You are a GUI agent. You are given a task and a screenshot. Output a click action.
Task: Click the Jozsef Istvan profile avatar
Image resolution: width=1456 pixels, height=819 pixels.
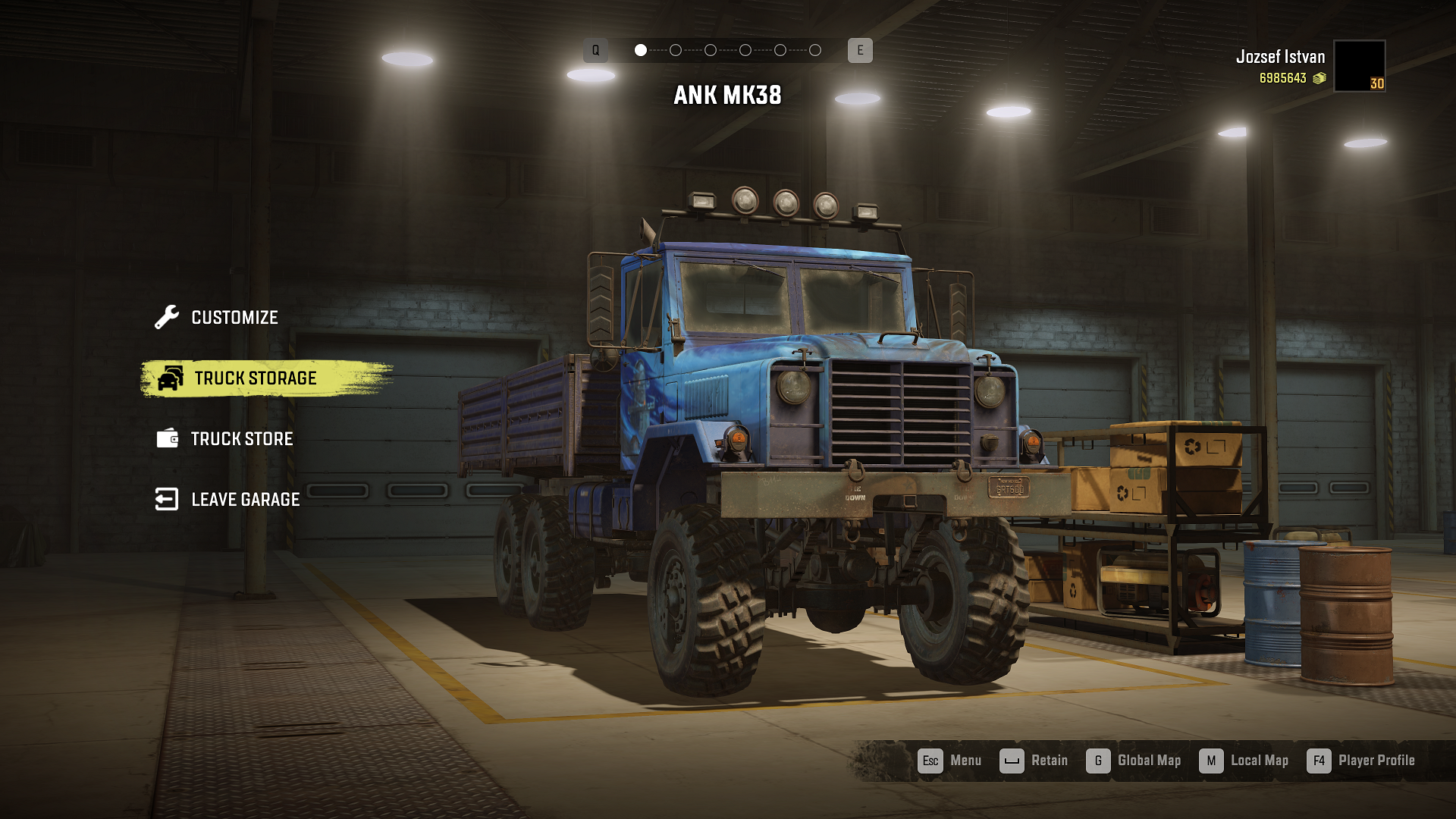pyautogui.click(x=1359, y=66)
